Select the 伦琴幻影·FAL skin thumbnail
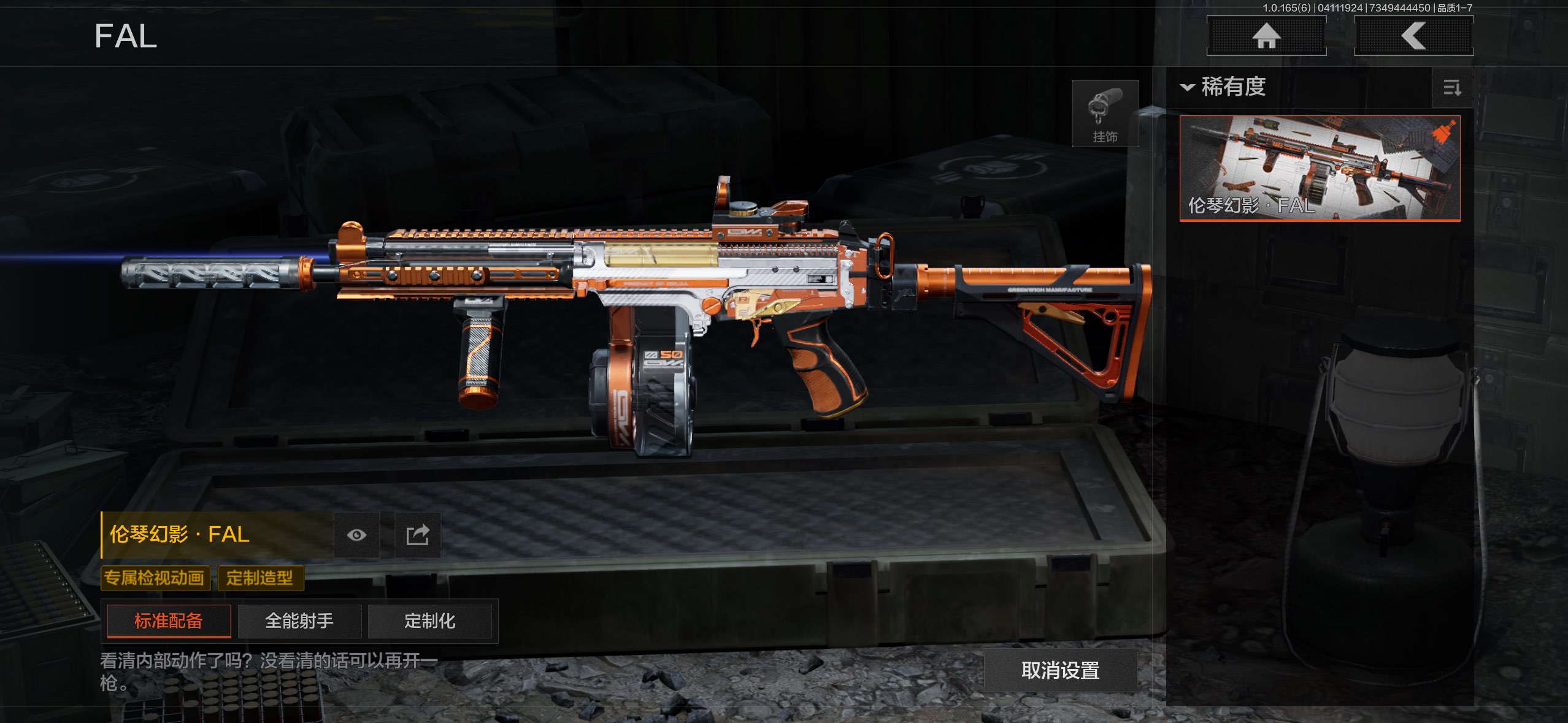This screenshot has width=1568, height=723. tap(1320, 168)
